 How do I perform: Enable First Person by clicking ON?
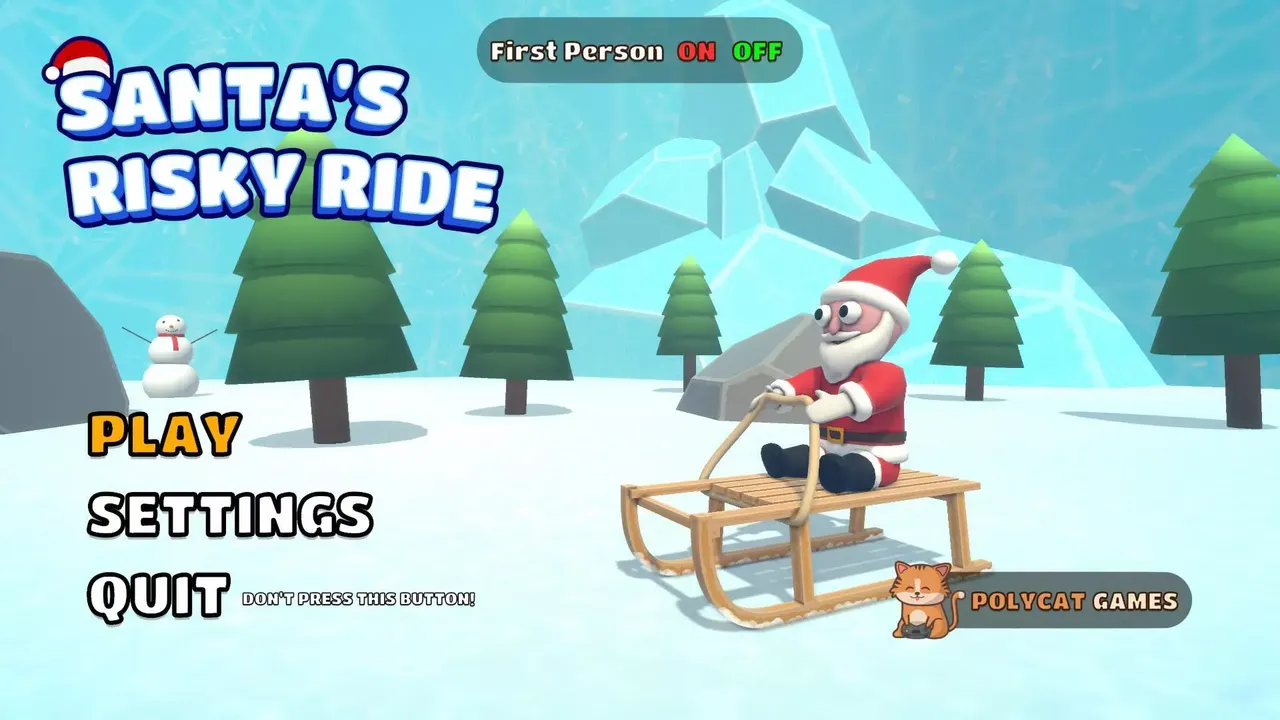point(697,52)
